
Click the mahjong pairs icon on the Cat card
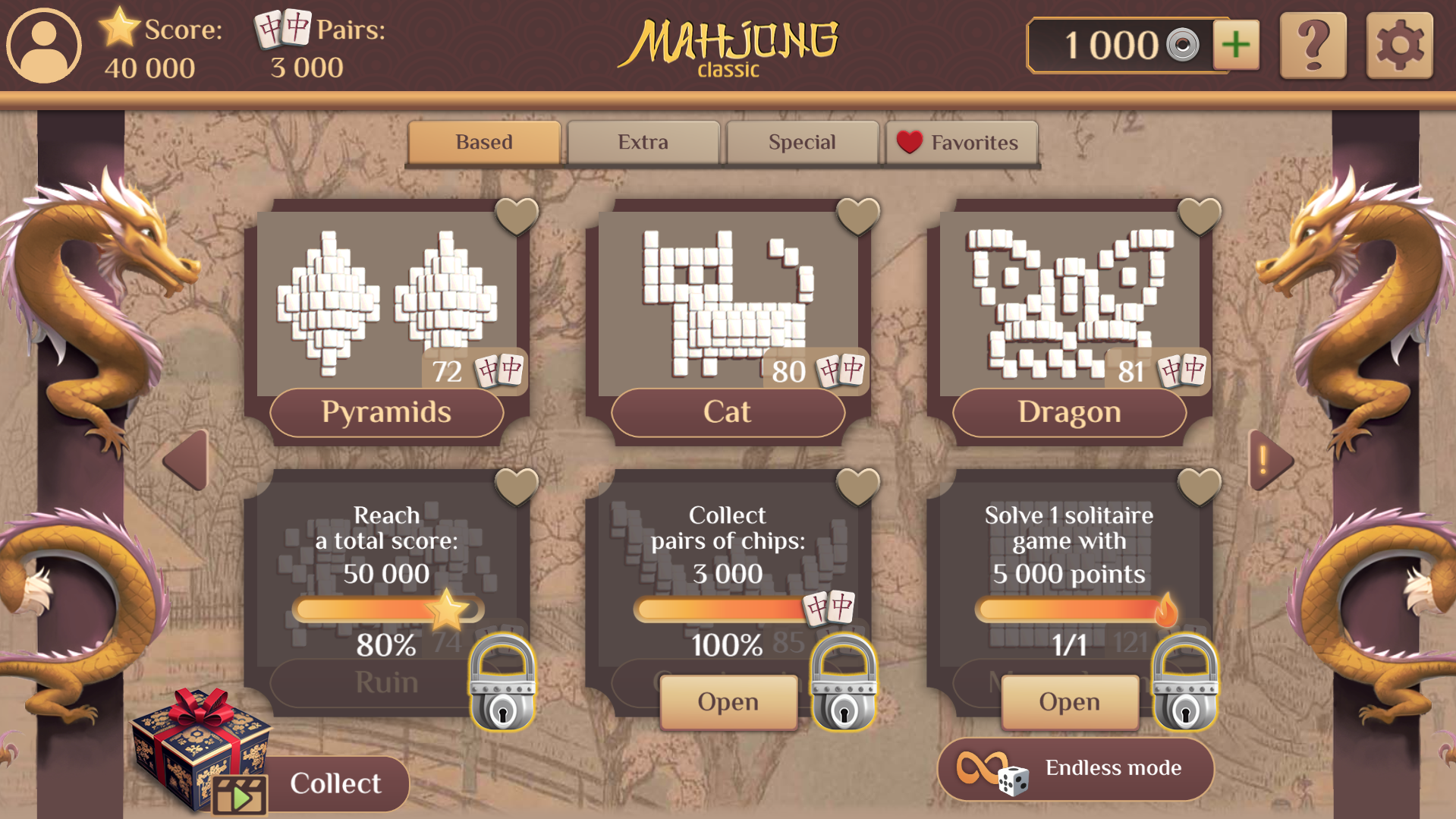pos(838,370)
